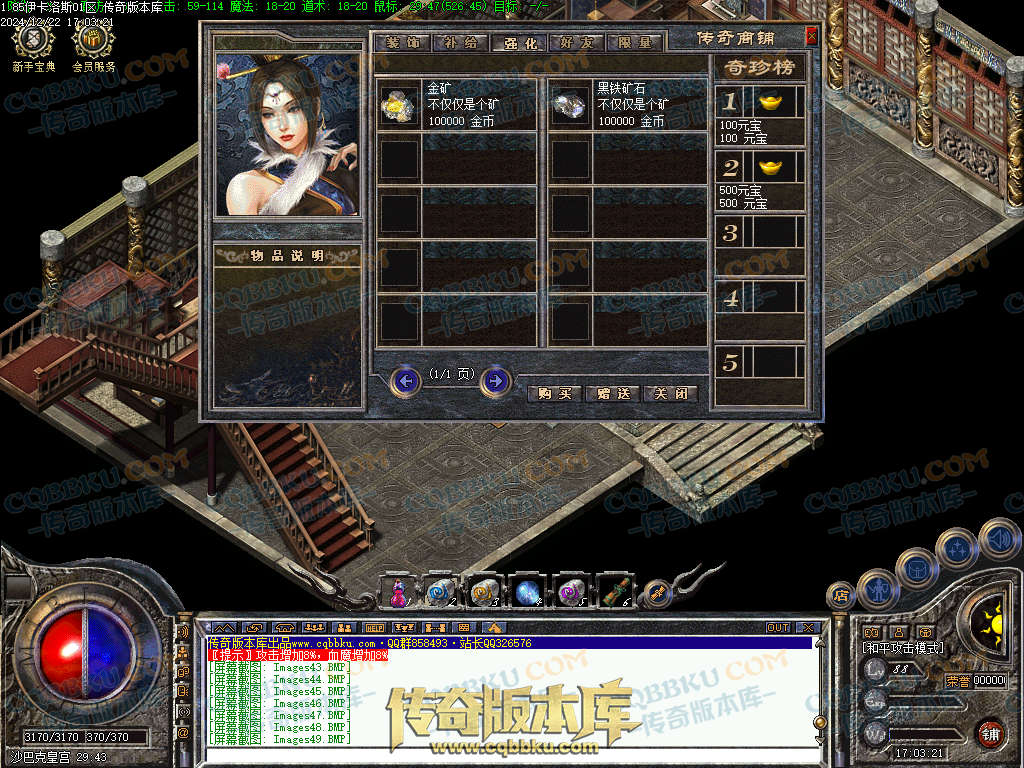This screenshot has height=768, width=1024.
Task: Go to the previous shop page arrow
Action: (x=406, y=381)
